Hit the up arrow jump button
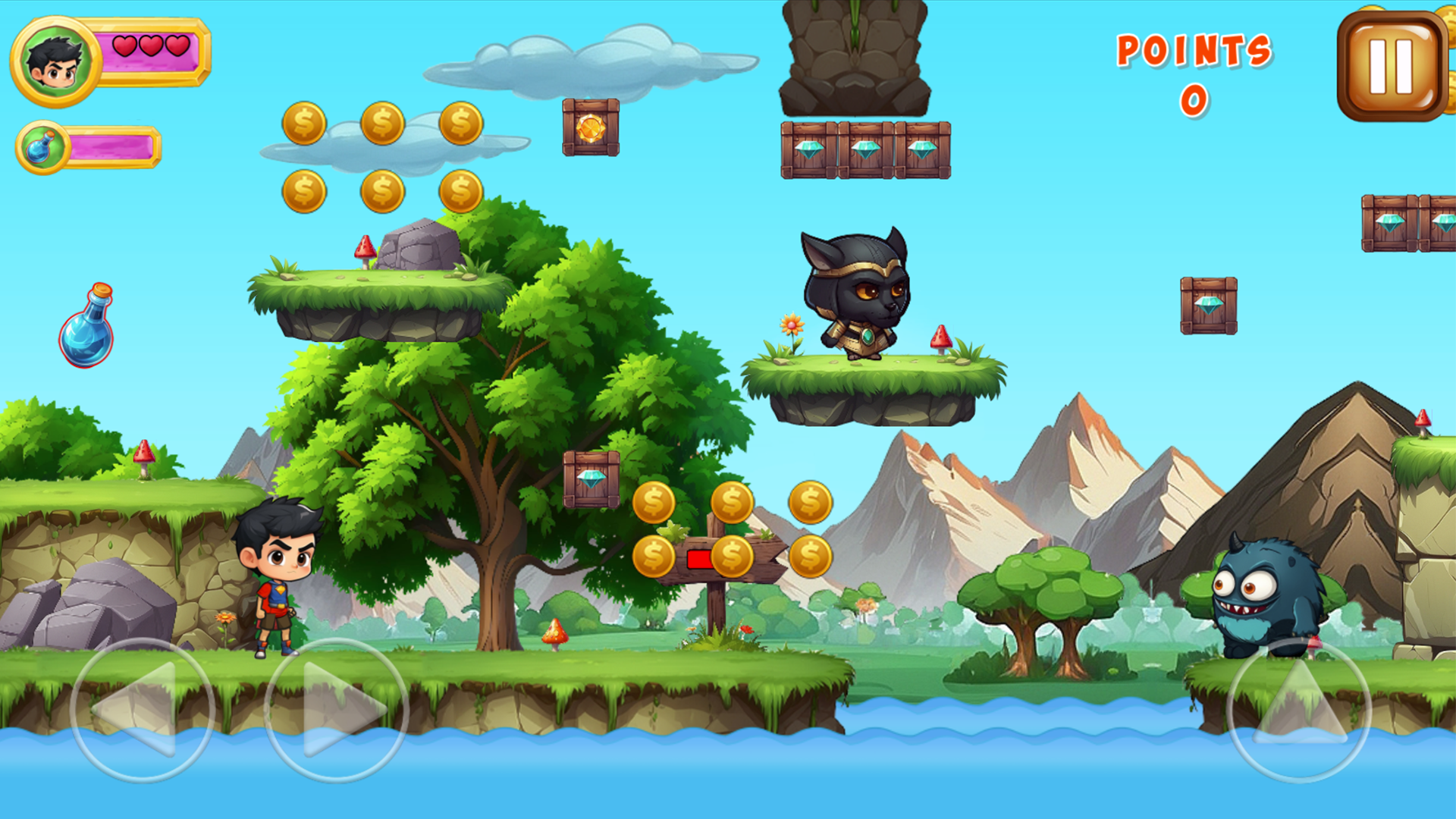Screen dimensions: 1456x819 tap(1298, 710)
